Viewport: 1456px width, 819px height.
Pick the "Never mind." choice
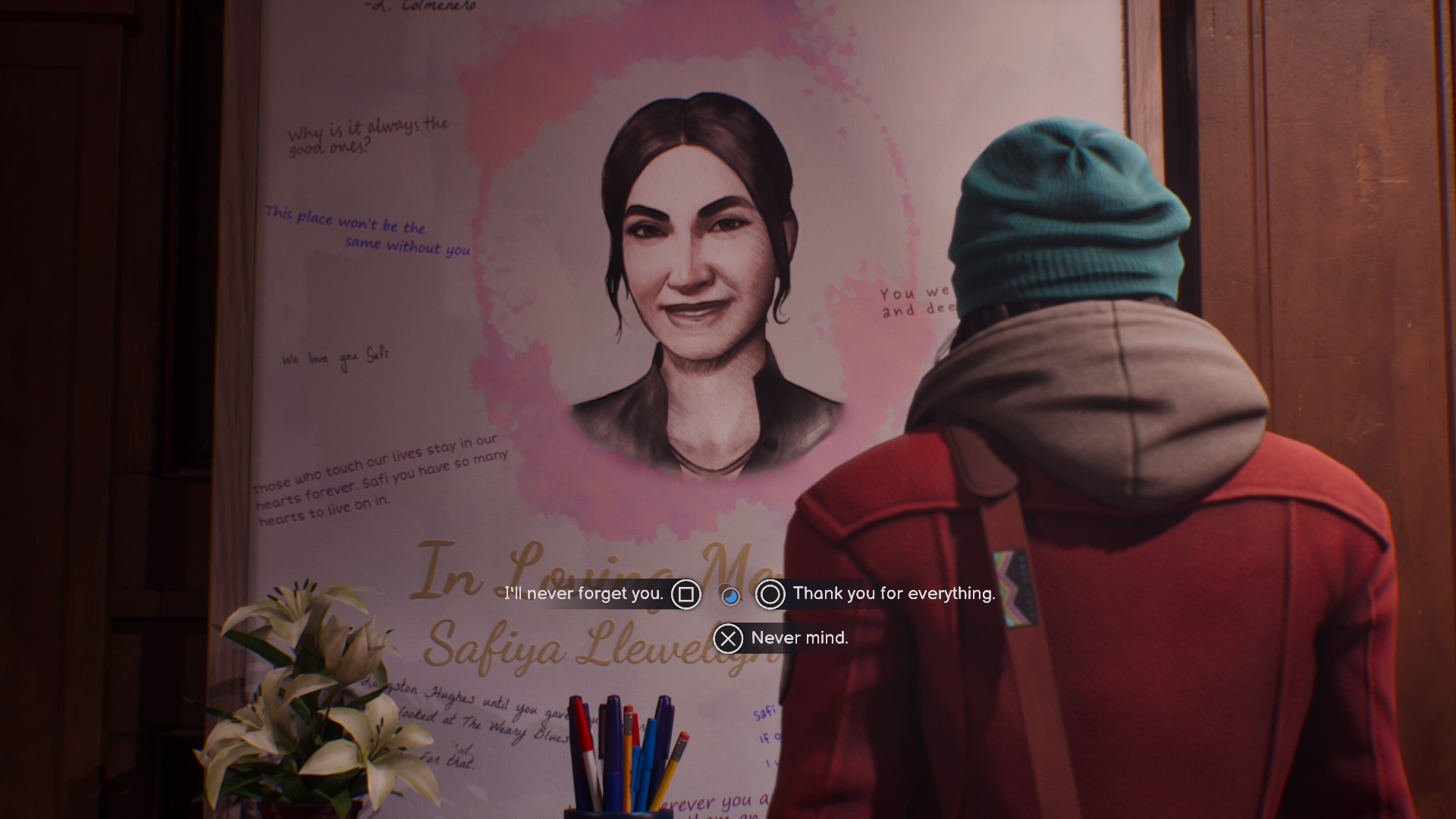[x=799, y=639]
